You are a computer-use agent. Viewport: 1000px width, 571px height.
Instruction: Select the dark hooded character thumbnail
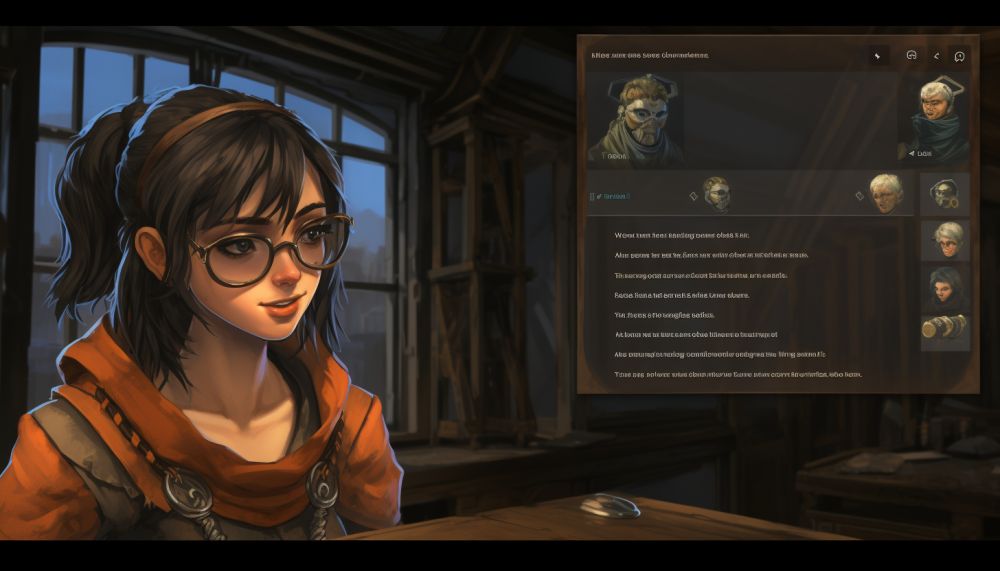[x=945, y=287]
